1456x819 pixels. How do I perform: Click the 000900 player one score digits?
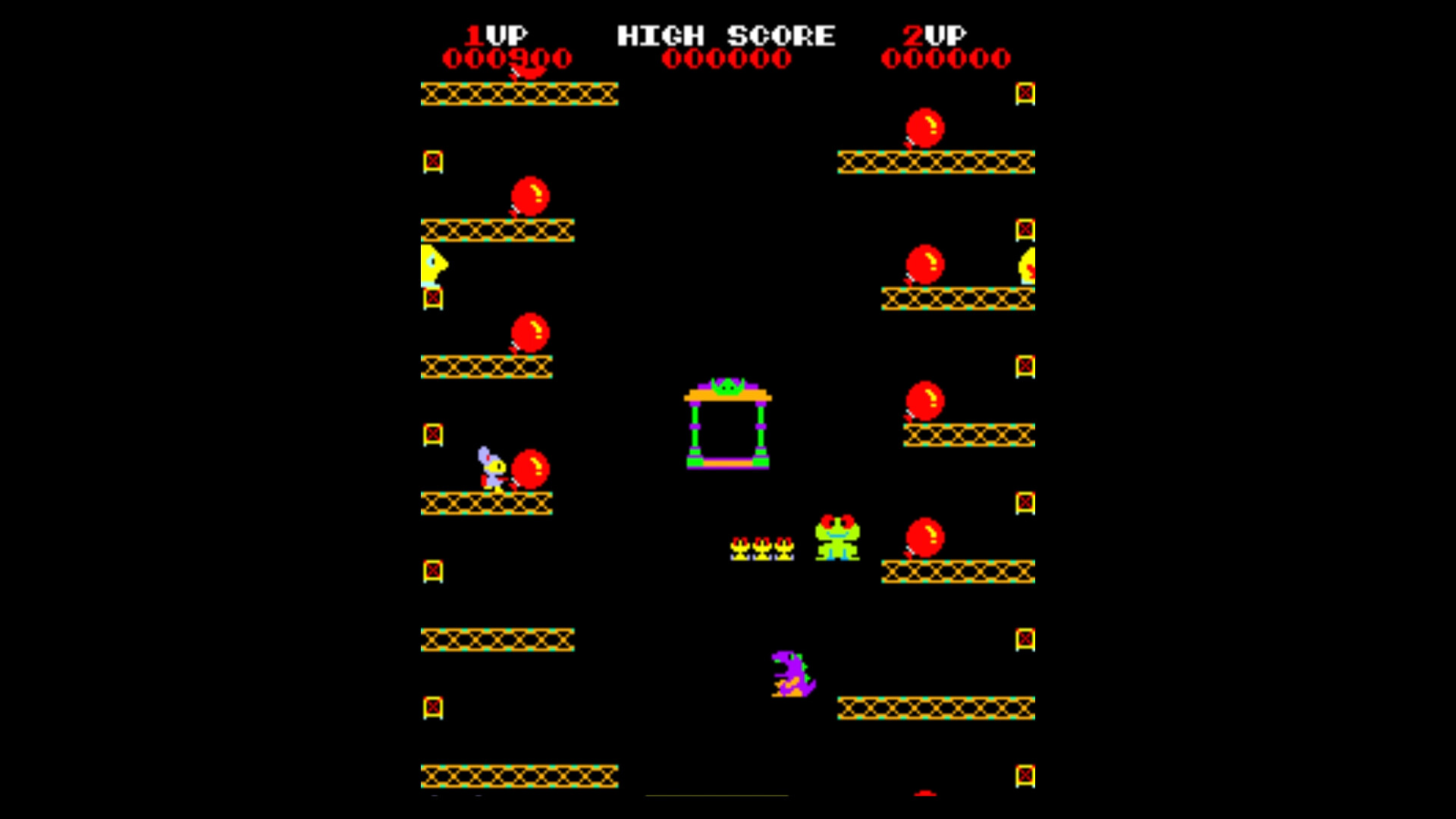(507, 56)
